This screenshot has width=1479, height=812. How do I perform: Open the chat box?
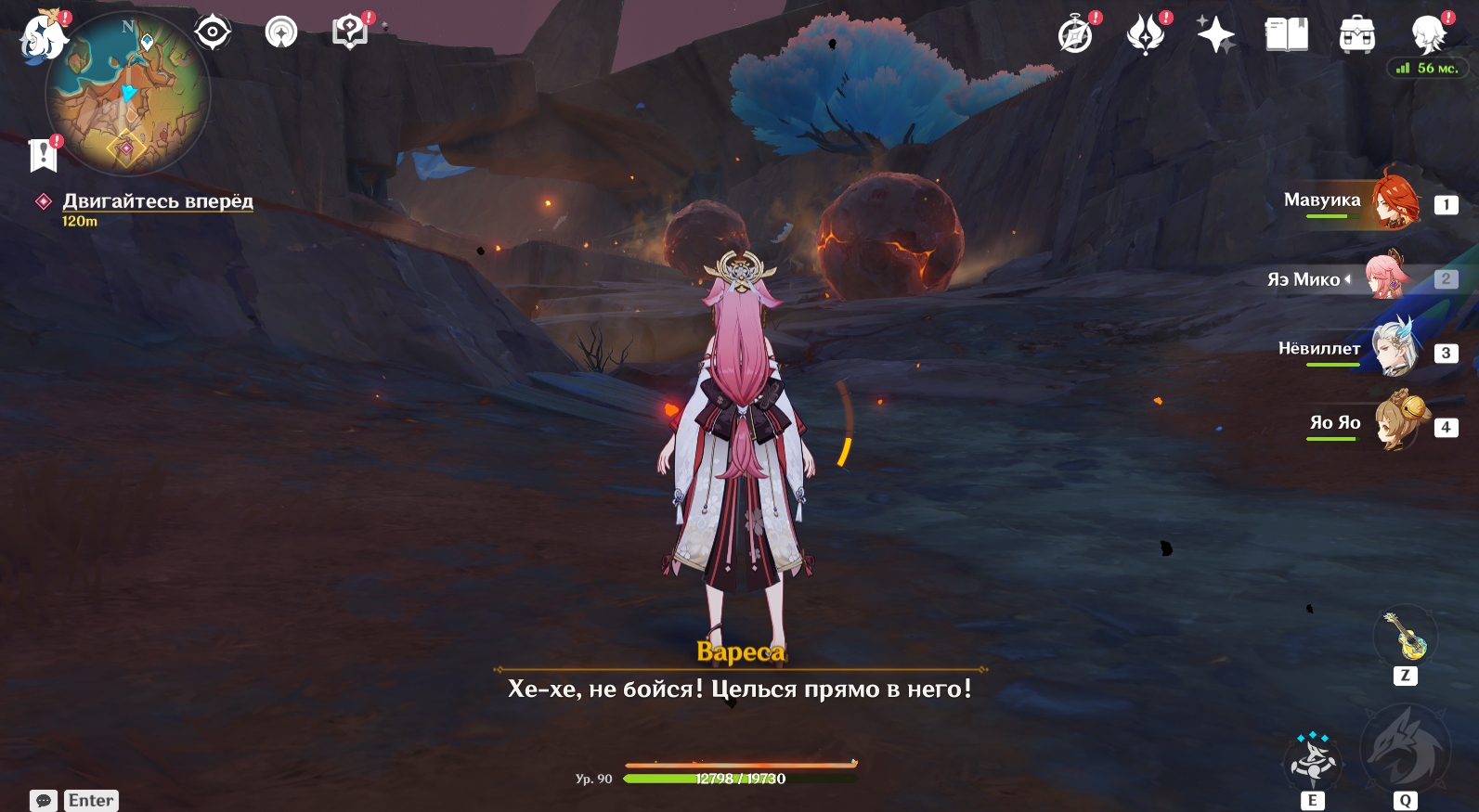tap(44, 800)
